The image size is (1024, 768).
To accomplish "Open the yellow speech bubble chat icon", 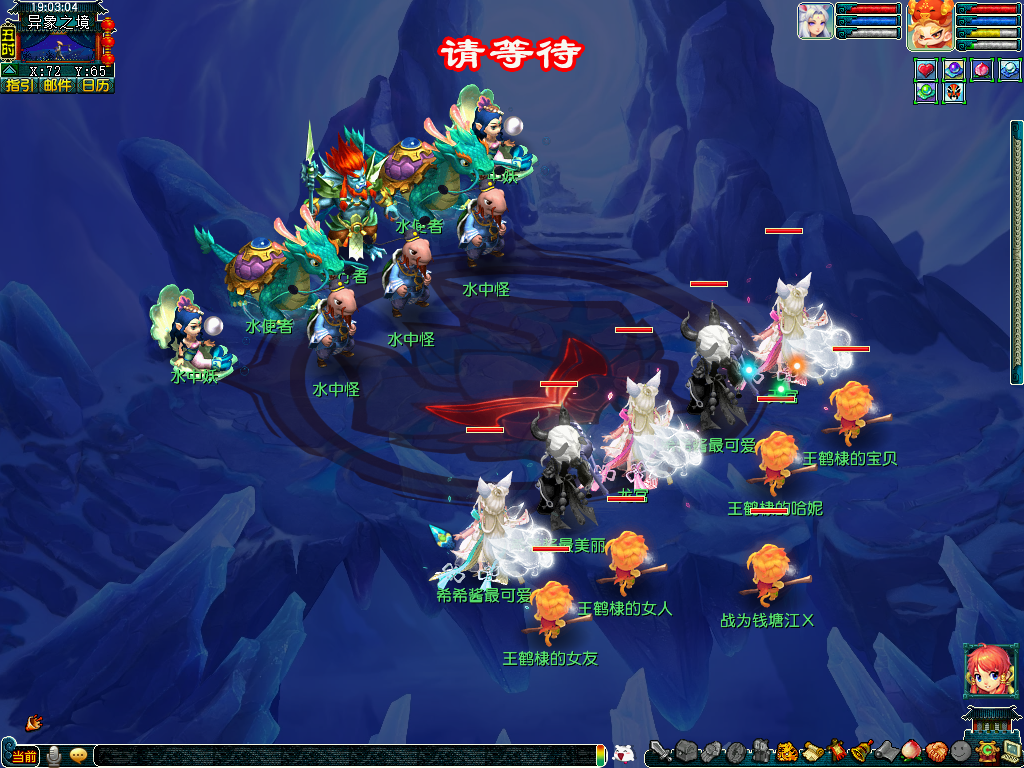I will click(x=78, y=756).
